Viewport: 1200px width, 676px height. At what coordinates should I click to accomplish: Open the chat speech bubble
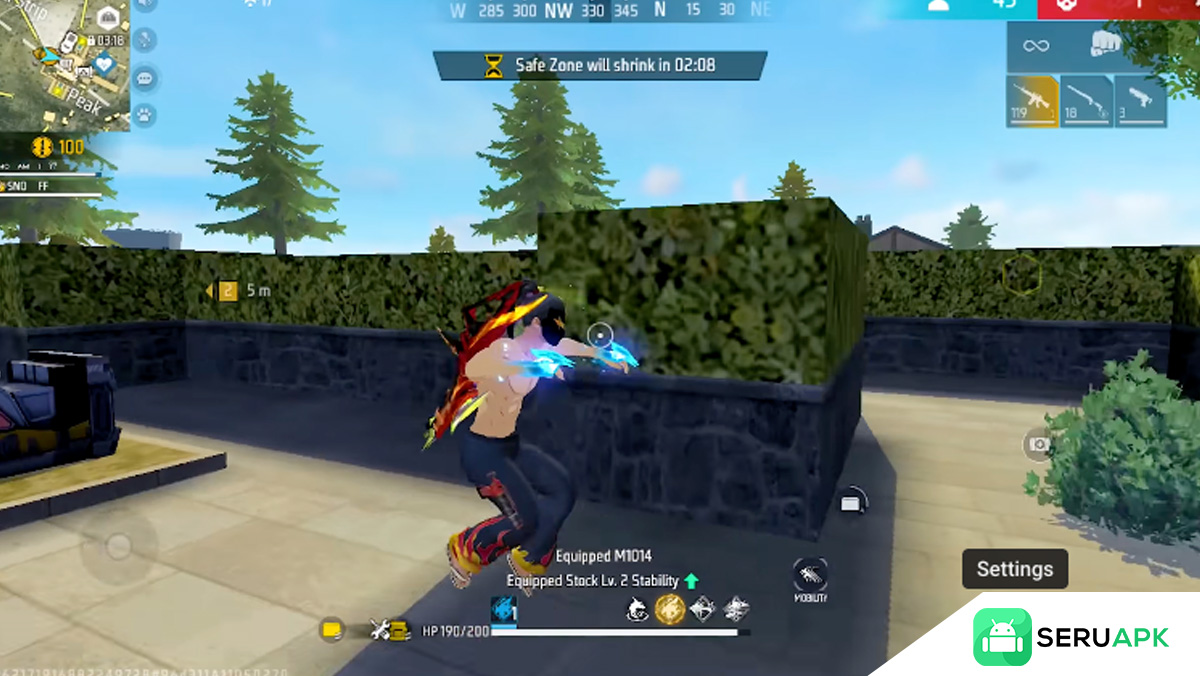(146, 78)
